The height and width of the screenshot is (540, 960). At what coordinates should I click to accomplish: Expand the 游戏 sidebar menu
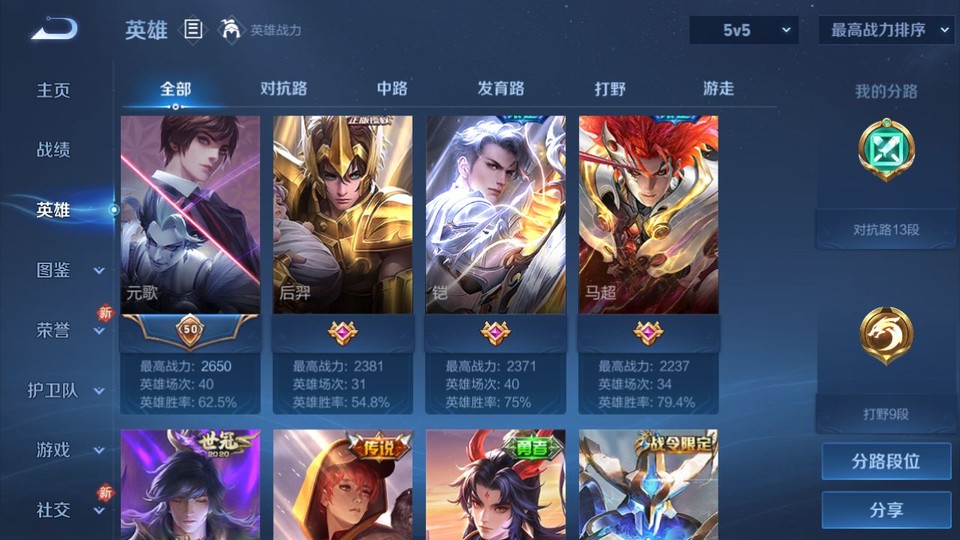[68, 450]
